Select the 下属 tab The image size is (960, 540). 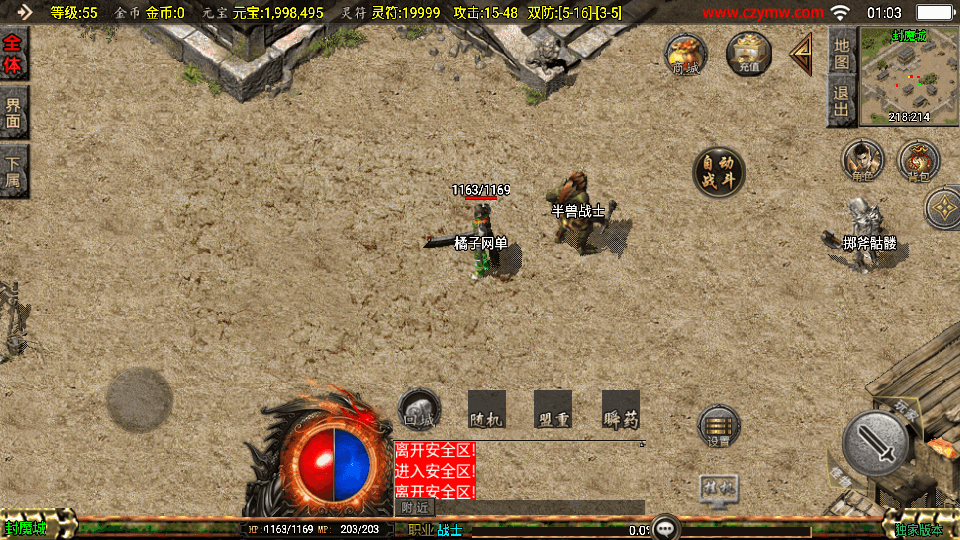tap(14, 172)
